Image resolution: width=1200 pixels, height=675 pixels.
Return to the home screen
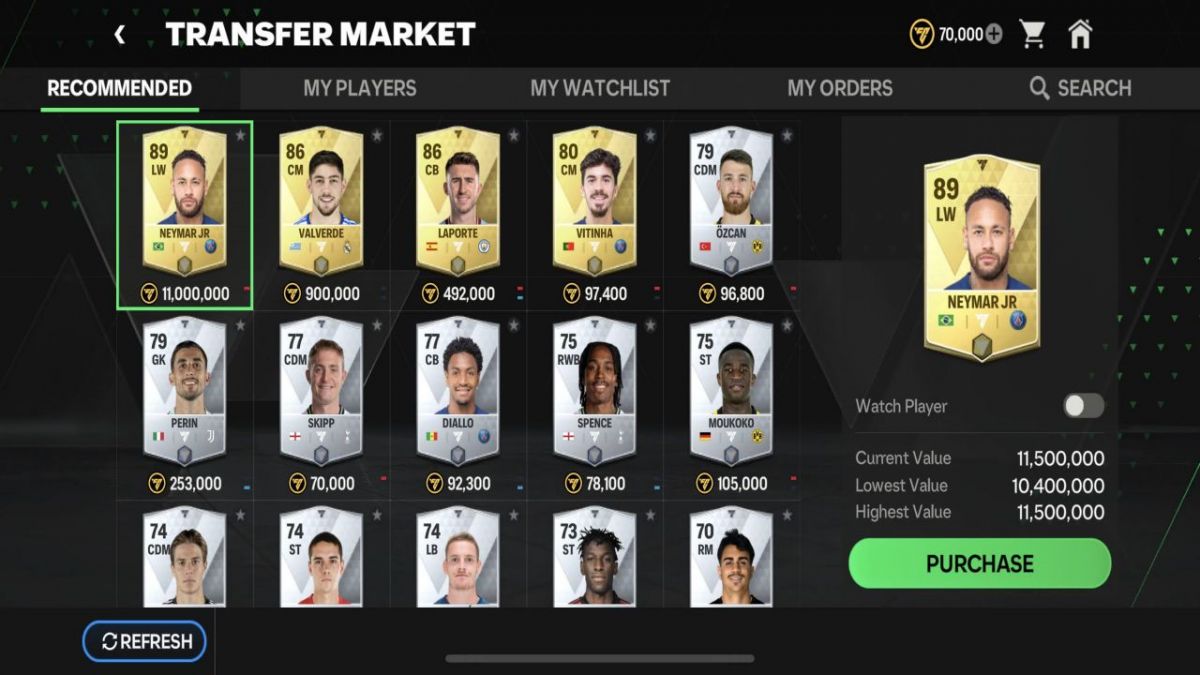coord(1080,35)
